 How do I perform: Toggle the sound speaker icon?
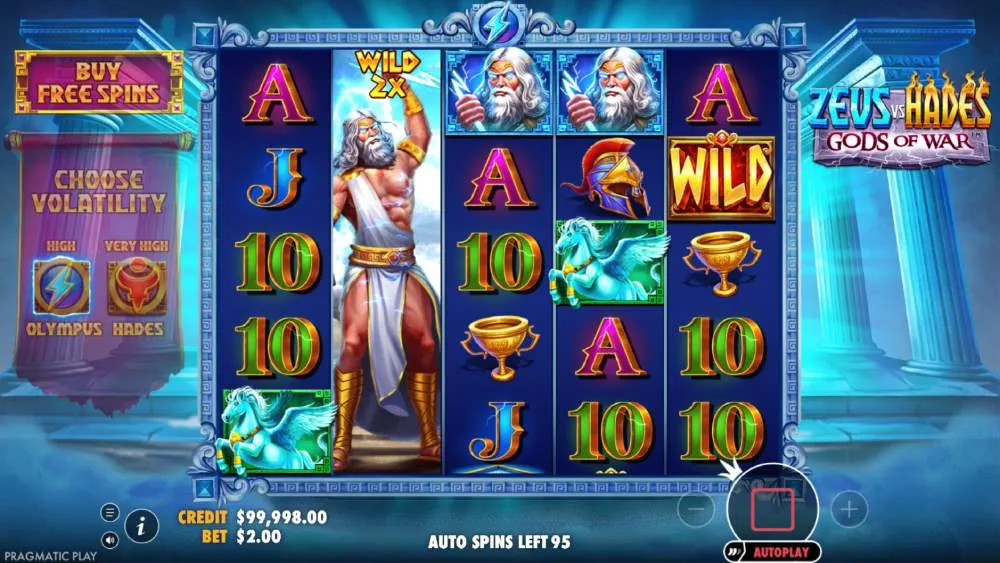[x=110, y=540]
